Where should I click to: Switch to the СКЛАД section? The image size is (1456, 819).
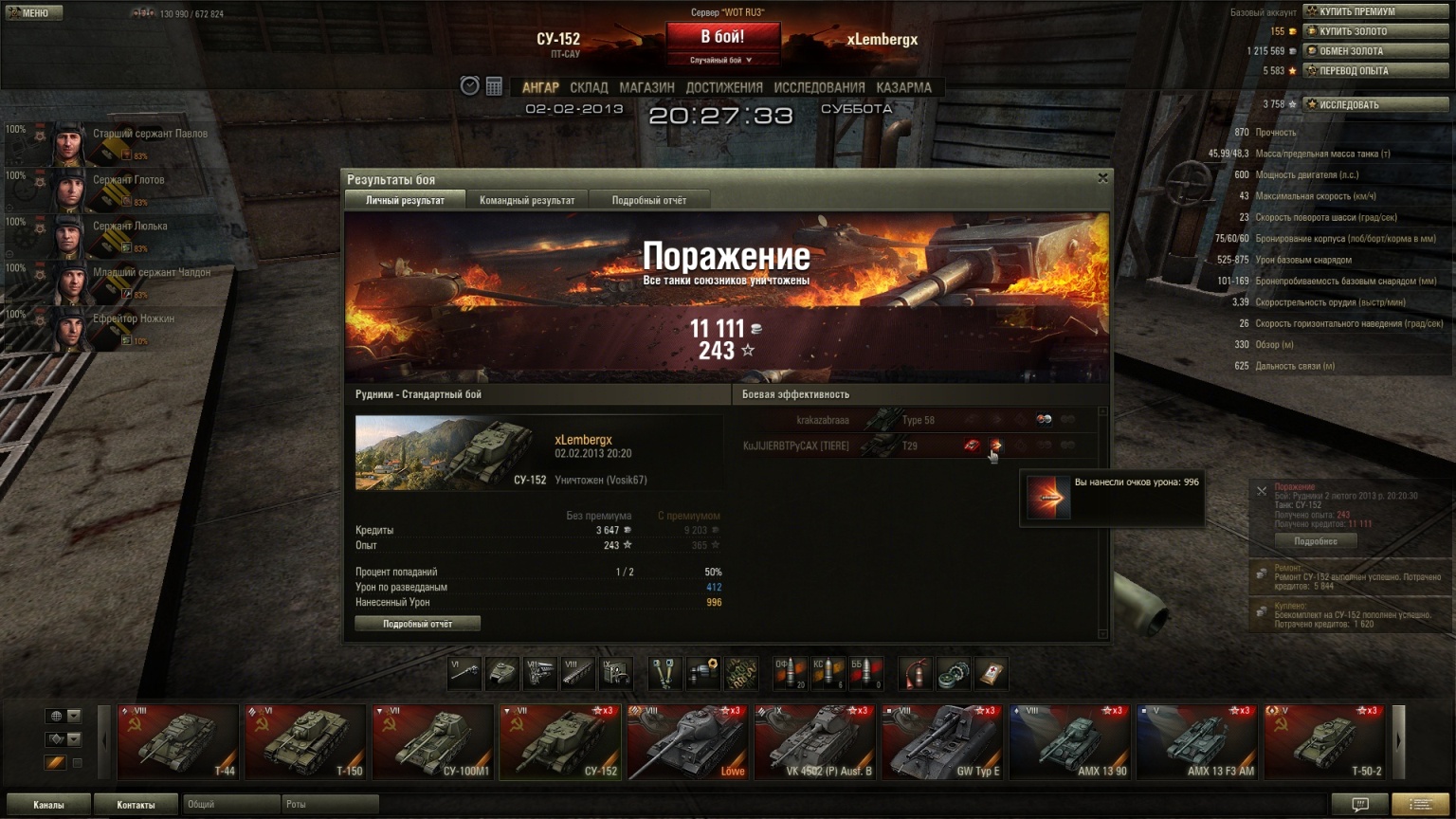coord(589,87)
